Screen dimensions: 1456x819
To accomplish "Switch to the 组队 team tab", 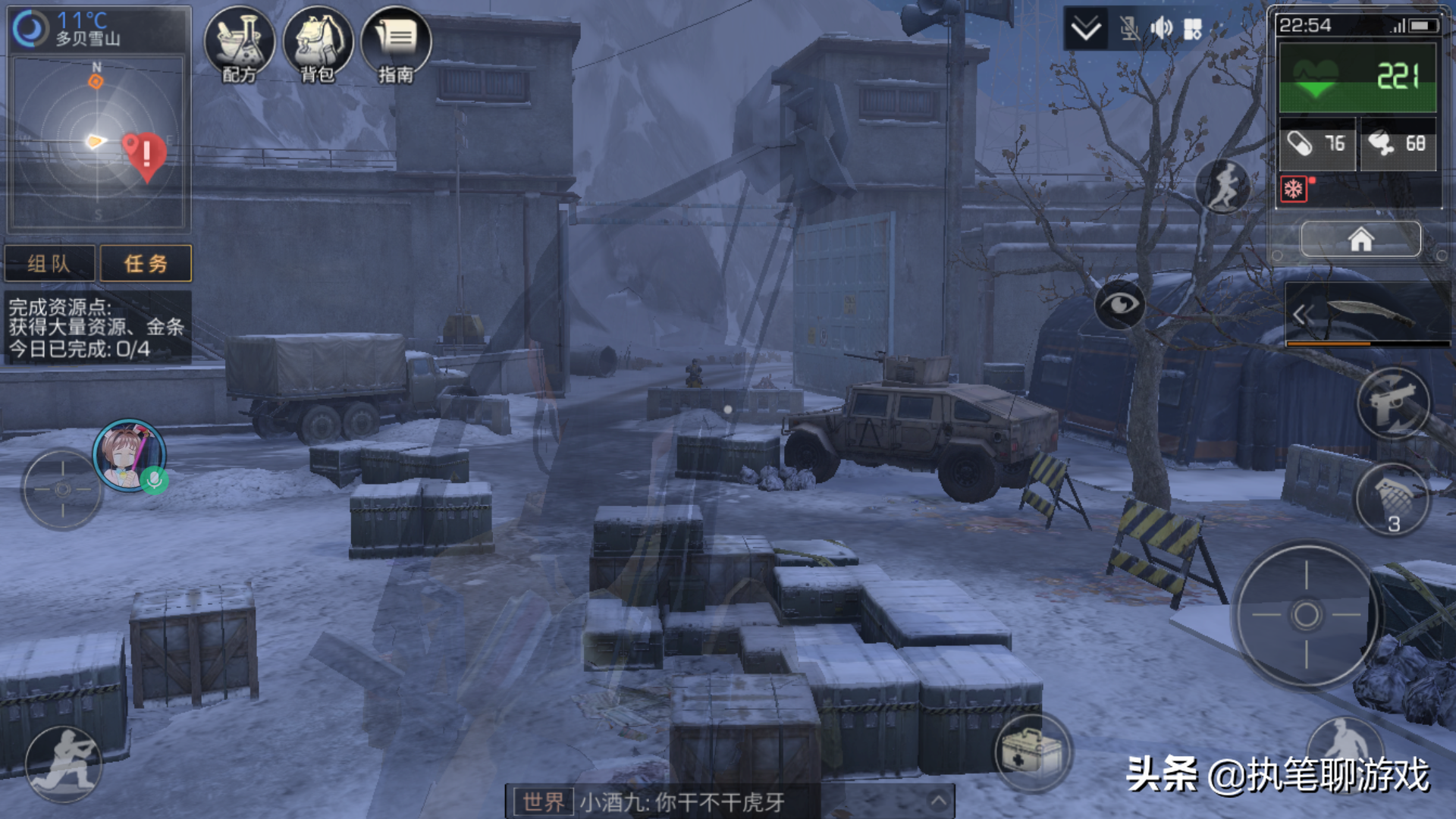I will (x=50, y=263).
